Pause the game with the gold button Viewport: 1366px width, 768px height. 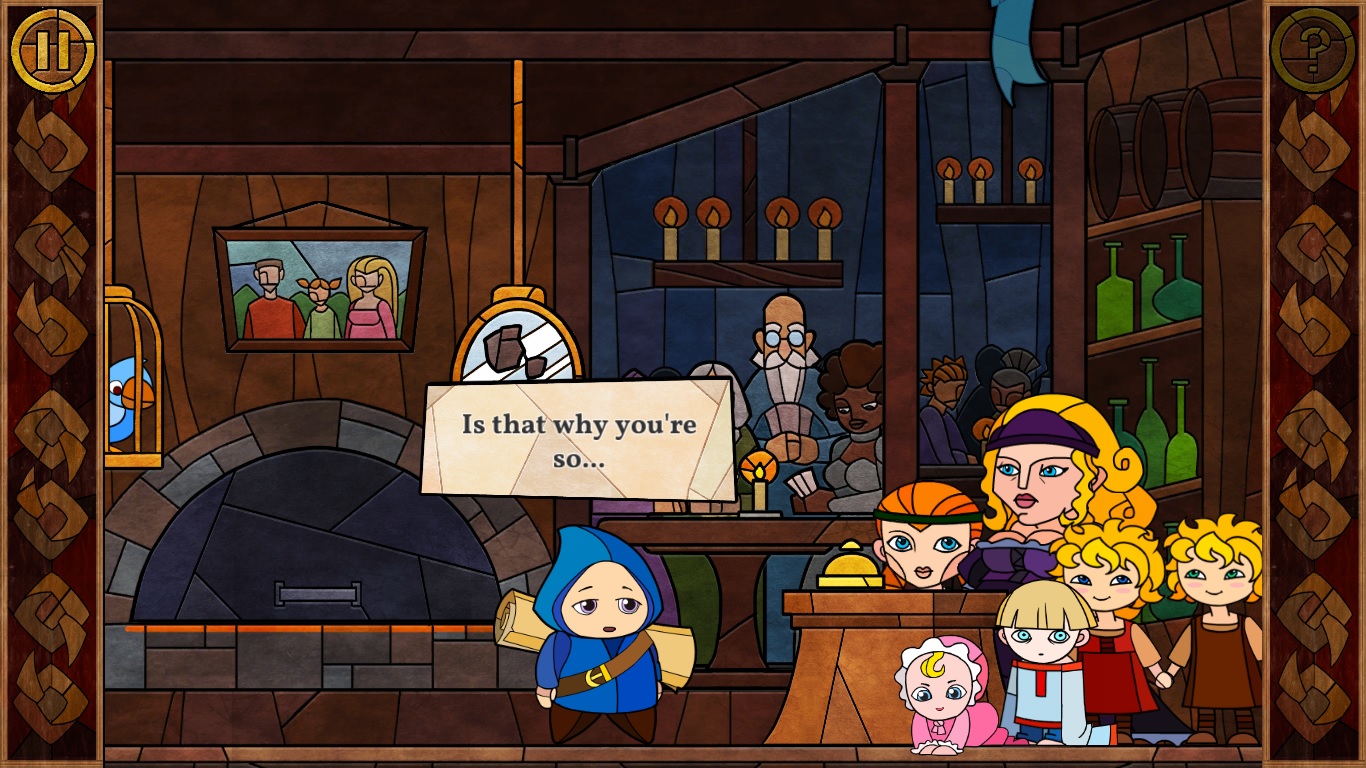pos(52,50)
